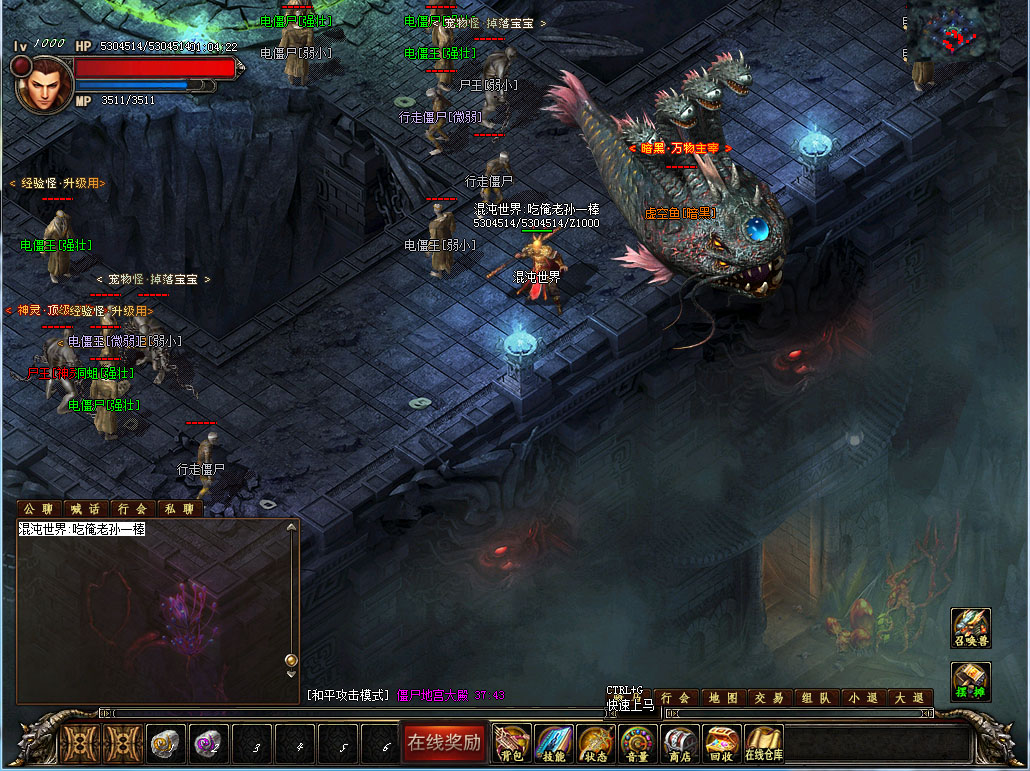This screenshot has height=771, width=1030.
Task: Switch to the 喊话 shout chat tab
Action: 85,509
